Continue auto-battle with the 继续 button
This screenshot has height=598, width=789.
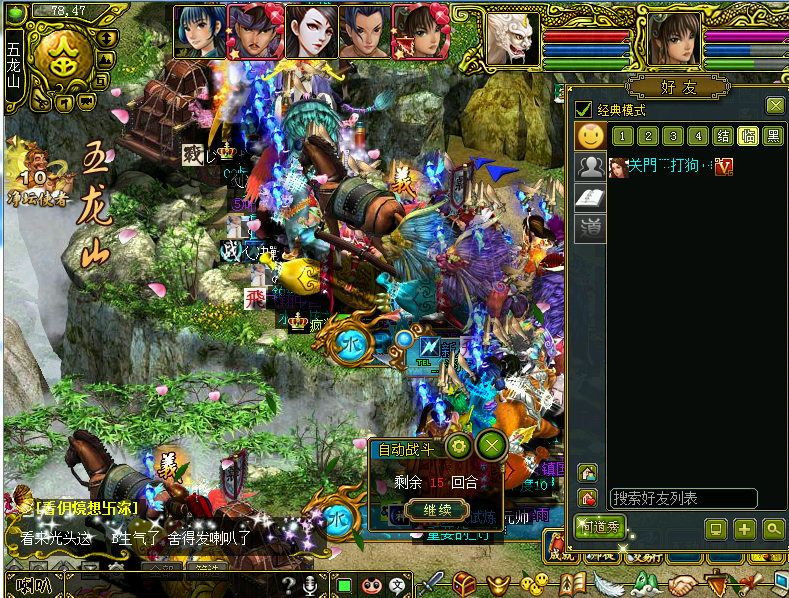click(x=437, y=510)
